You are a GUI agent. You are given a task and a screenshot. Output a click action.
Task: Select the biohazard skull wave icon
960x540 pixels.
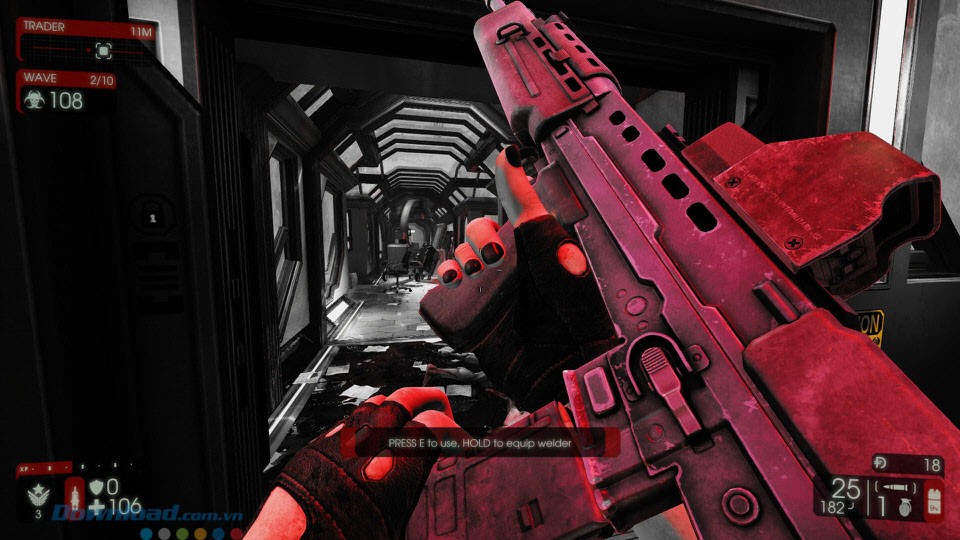click(x=33, y=100)
